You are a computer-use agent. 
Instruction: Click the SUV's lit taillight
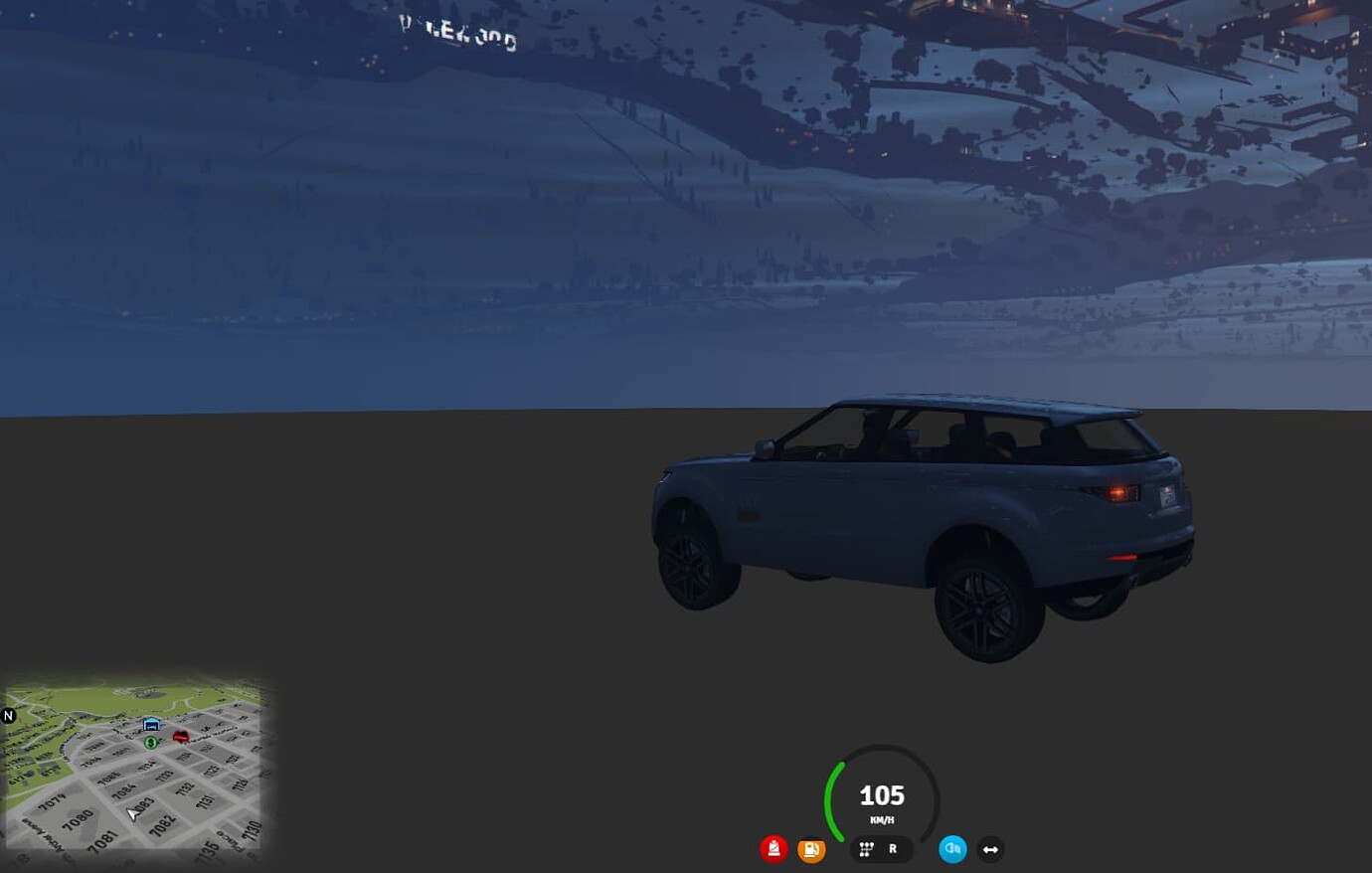click(x=1120, y=490)
